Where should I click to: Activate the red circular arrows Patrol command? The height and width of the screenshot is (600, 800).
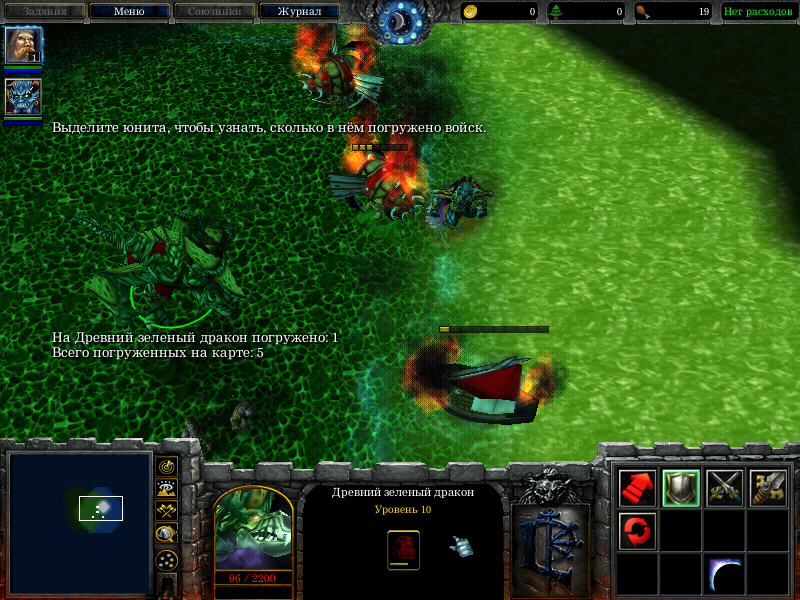[638, 530]
